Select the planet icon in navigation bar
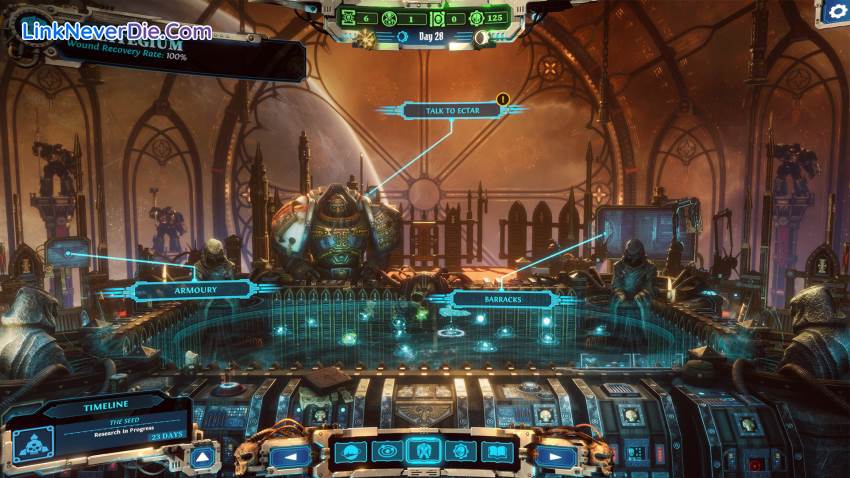The width and height of the screenshot is (850, 478). tap(350, 452)
